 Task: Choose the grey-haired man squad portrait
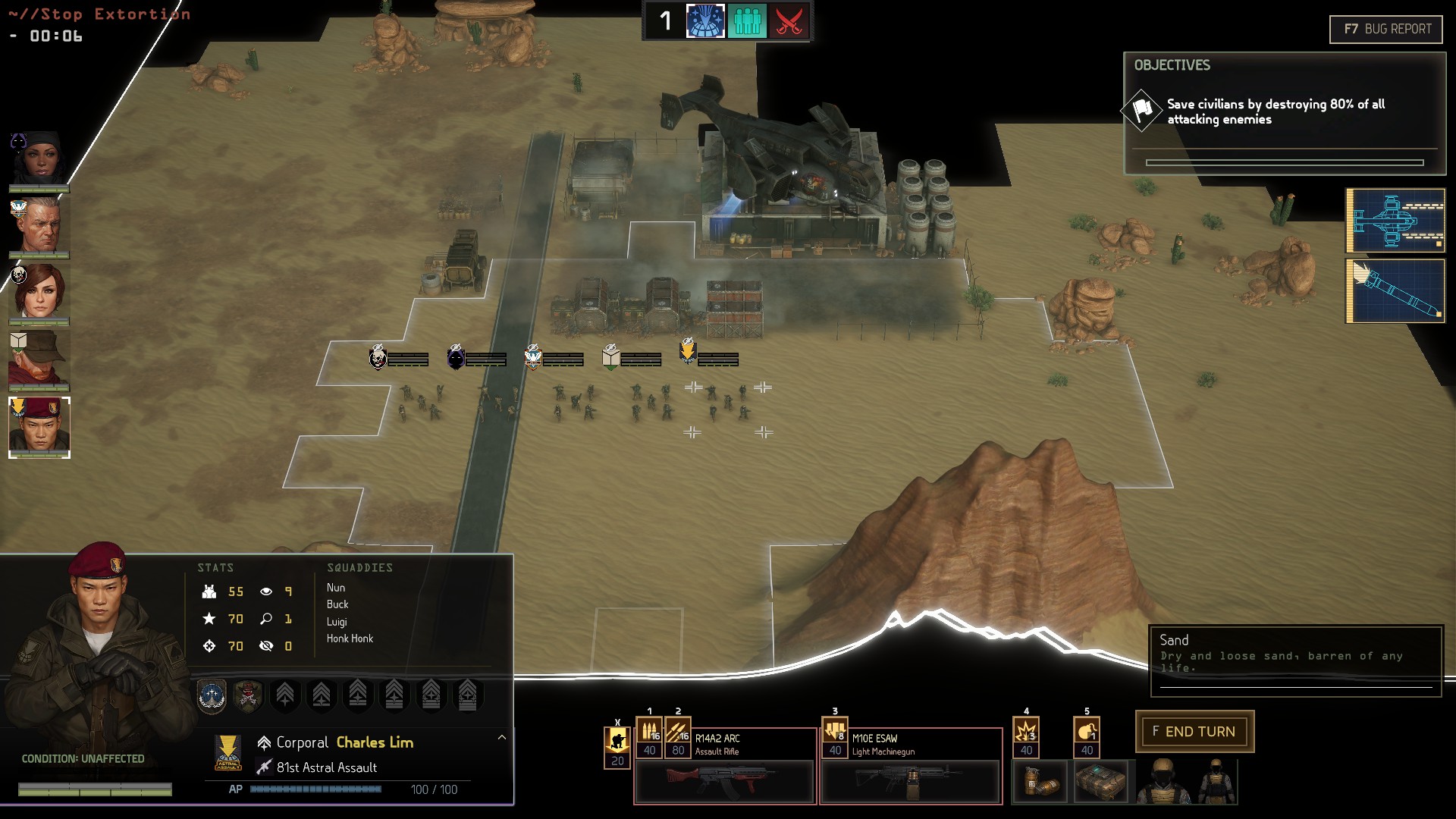click(x=39, y=226)
